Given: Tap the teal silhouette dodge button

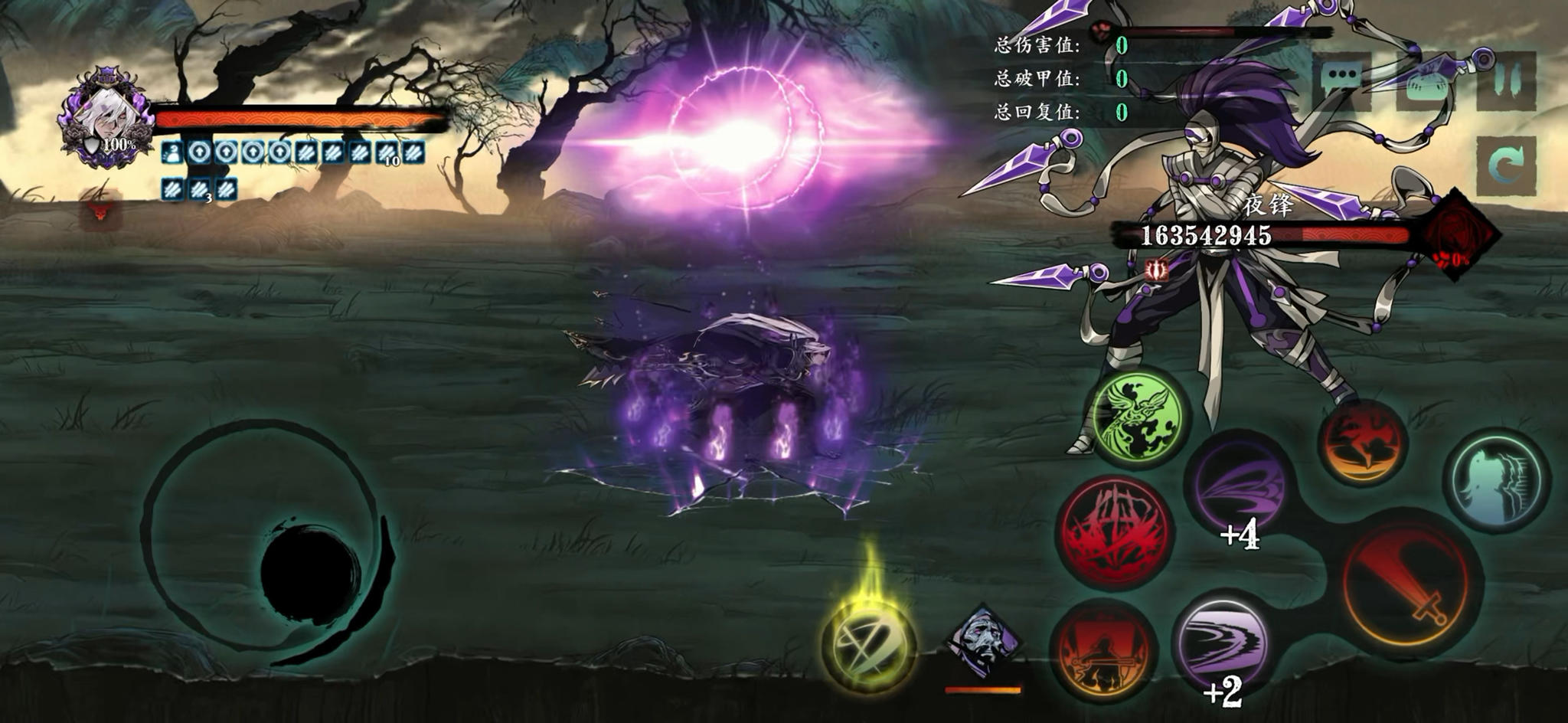Looking at the screenshot, I should [1495, 479].
